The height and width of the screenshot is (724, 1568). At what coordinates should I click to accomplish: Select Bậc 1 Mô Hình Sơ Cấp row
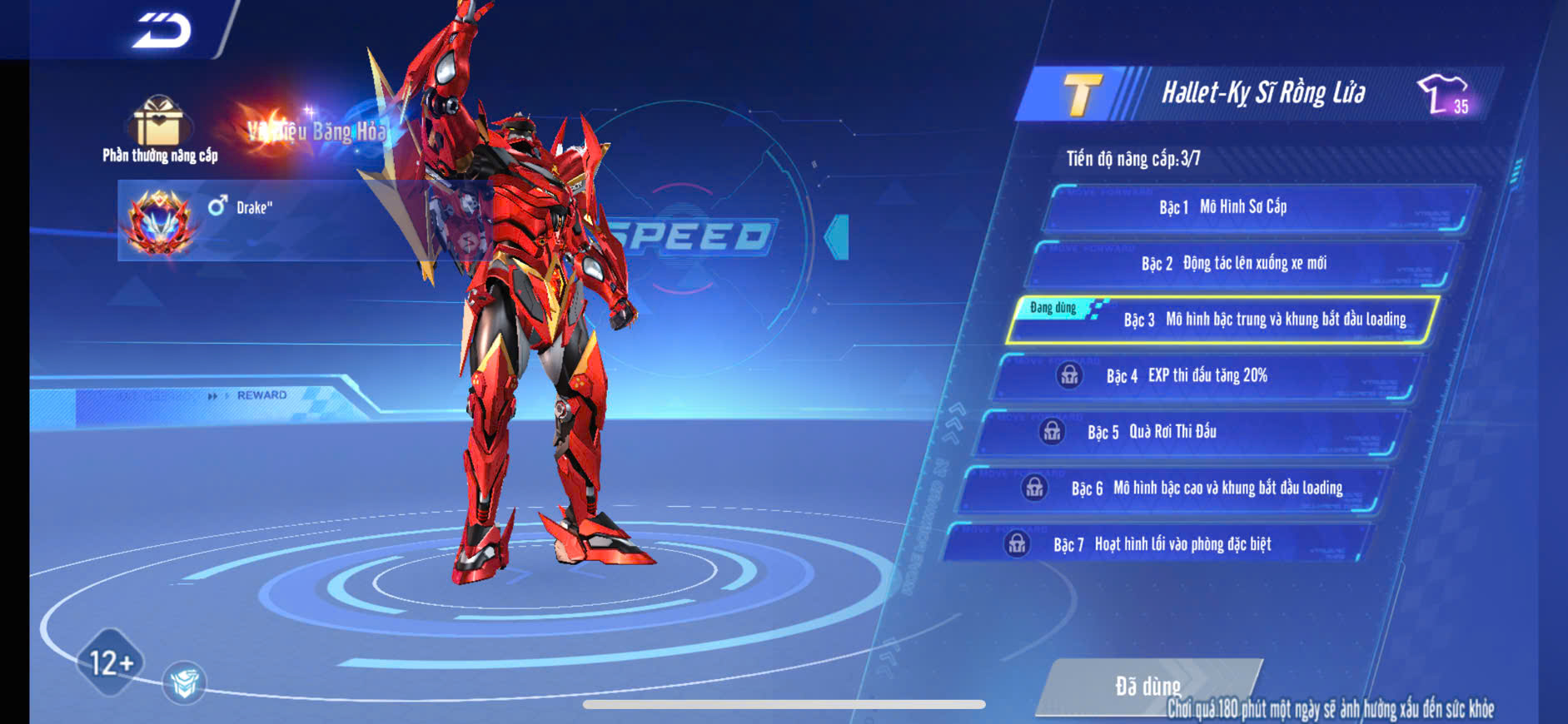click(x=1257, y=207)
